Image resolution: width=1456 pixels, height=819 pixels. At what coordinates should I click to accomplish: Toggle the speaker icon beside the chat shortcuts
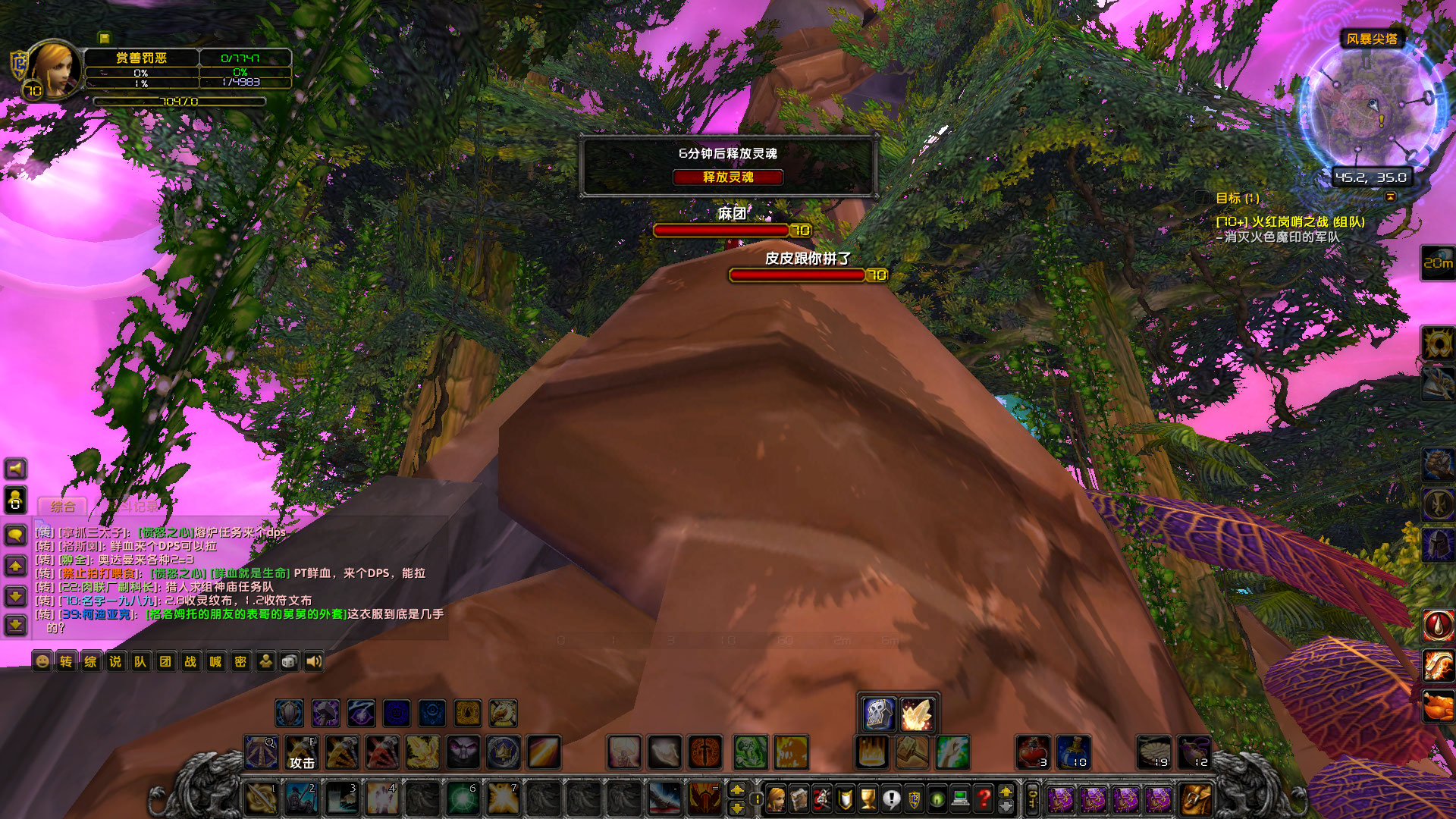(x=315, y=661)
